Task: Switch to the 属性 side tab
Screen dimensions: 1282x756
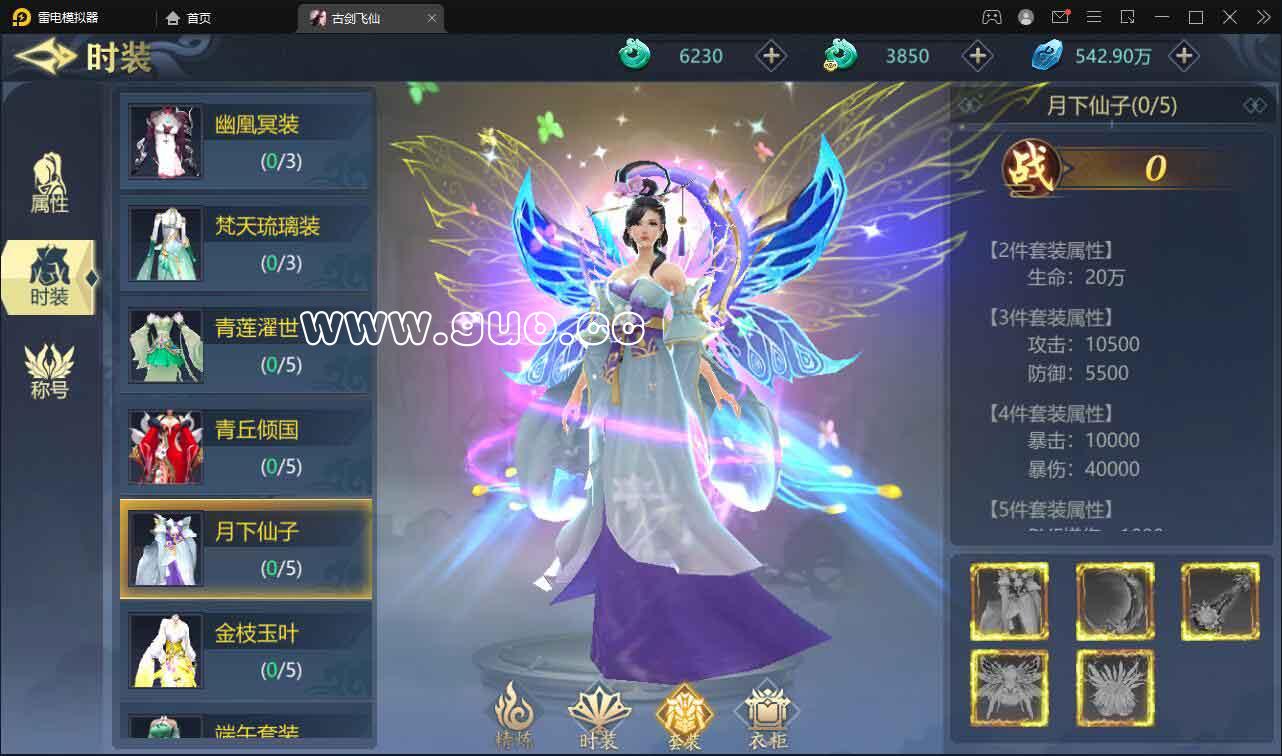Action: pos(49,183)
